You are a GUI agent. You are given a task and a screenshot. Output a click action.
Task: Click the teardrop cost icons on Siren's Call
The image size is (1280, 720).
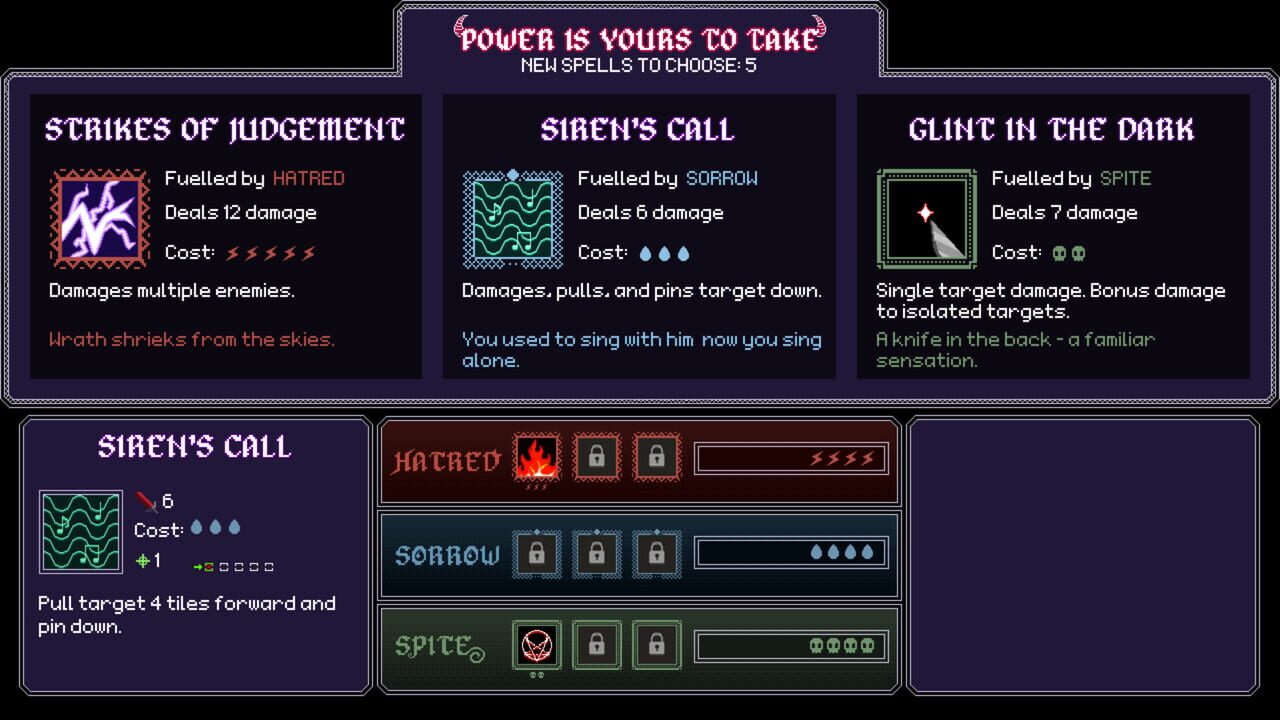point(664,254)
